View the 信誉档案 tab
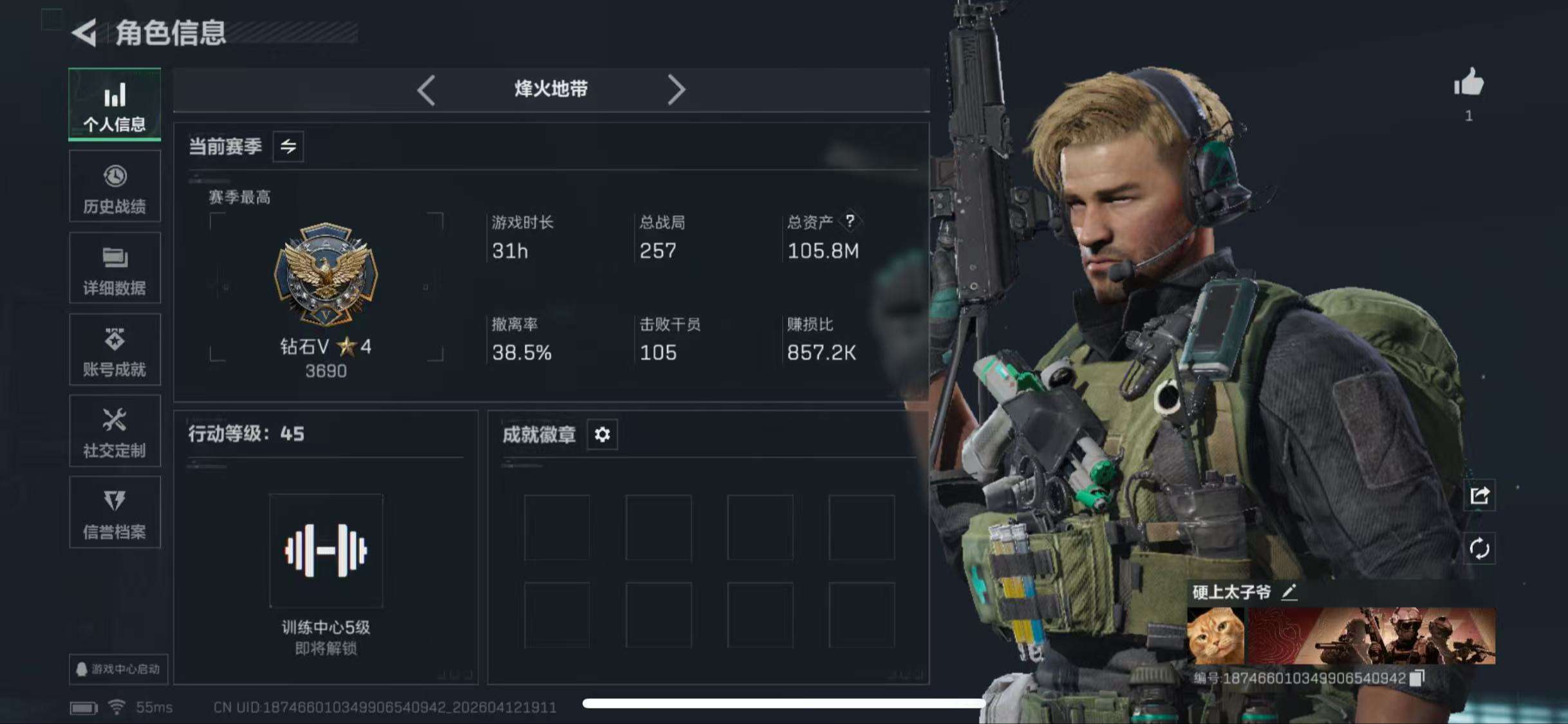 point(115,513)
